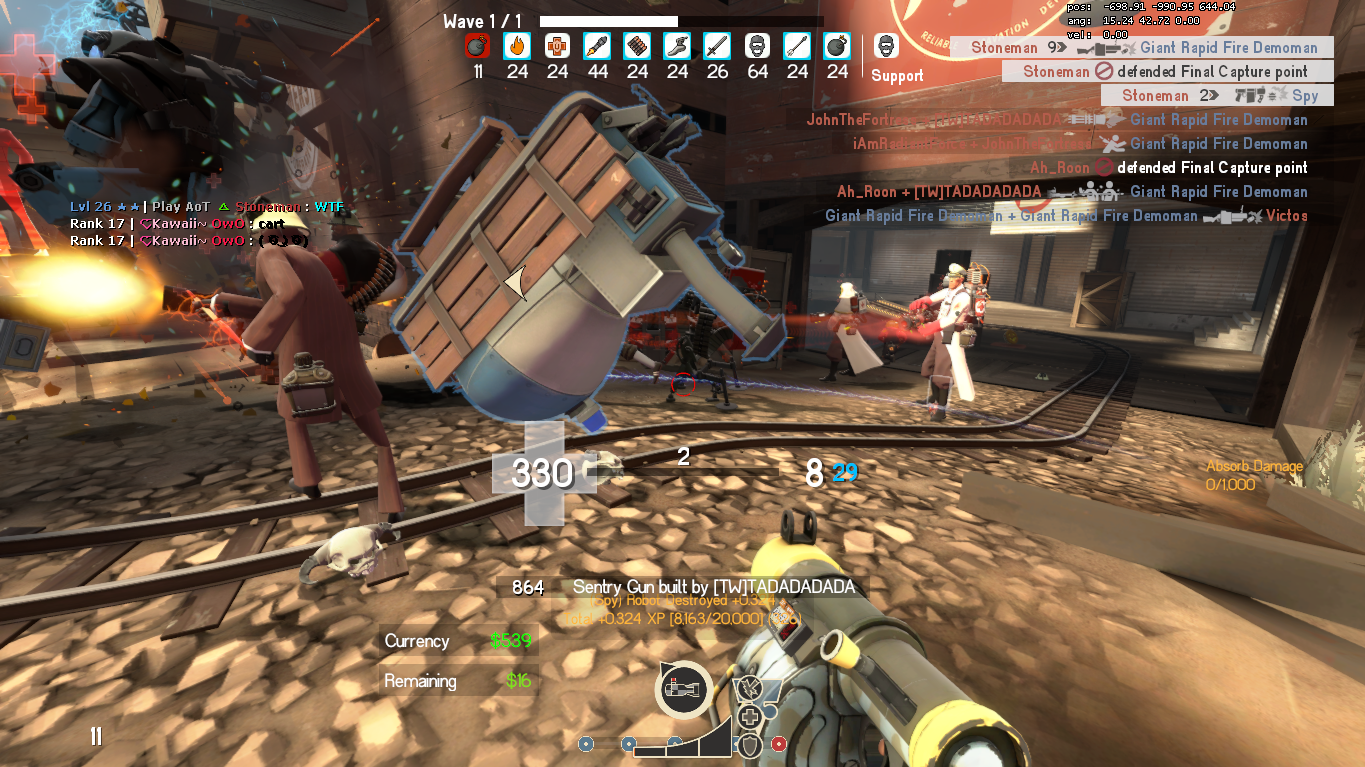Select Stoneman's Spy kill feed entry
The width and height of the screenshot is (1365, 767).
coord(1217,96)
